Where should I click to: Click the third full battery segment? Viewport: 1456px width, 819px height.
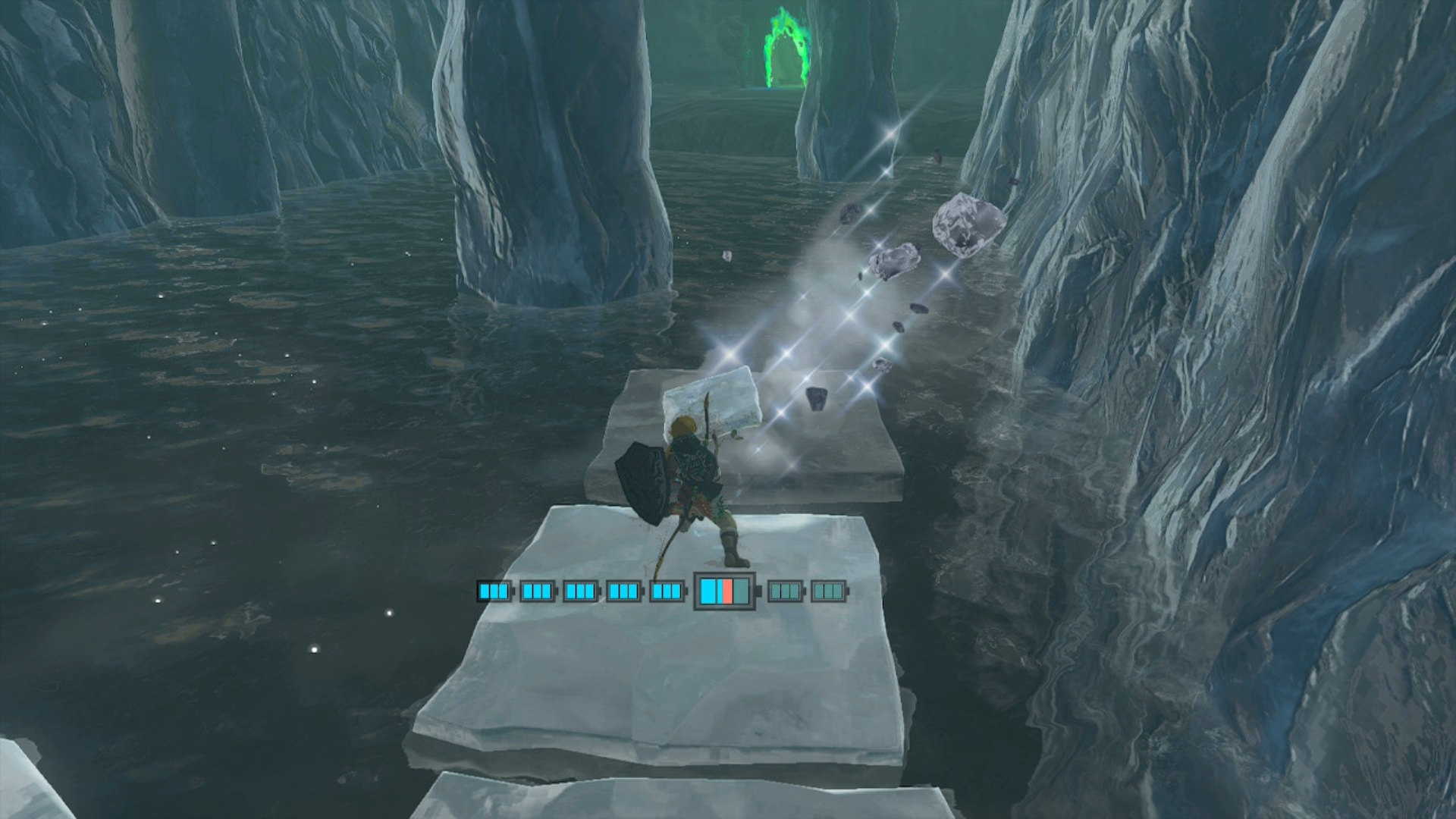tap(581, 591)
